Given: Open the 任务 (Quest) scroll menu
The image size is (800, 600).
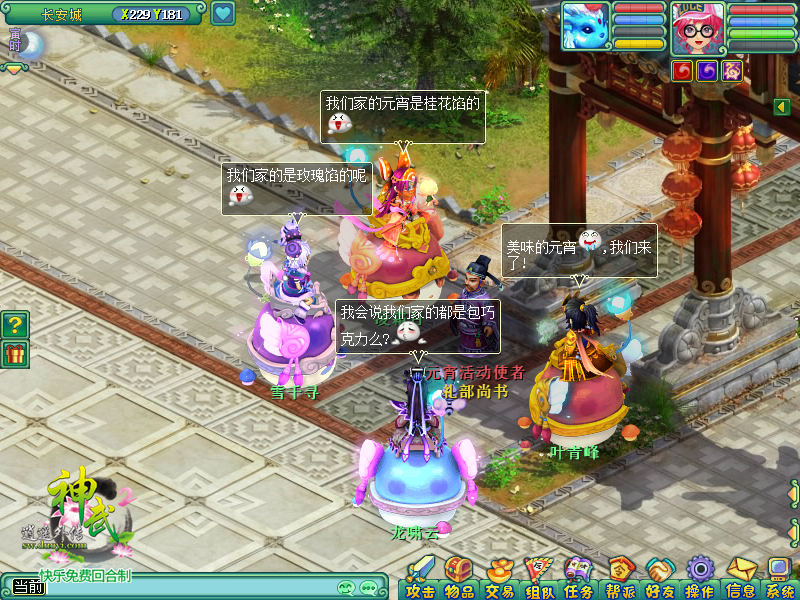Looking at the screenshot, I should (578, 577).
